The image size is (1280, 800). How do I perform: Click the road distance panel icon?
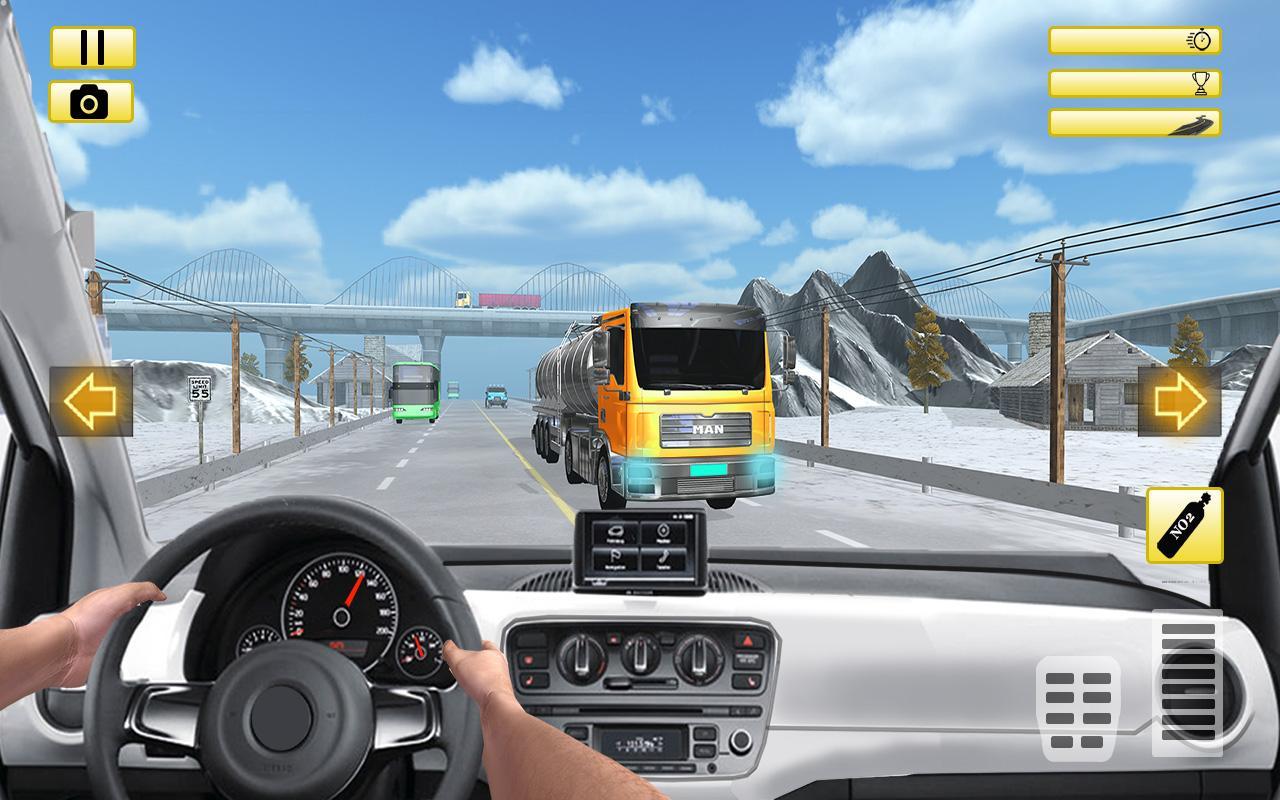pyautogui.click(x=1135, y=124)
